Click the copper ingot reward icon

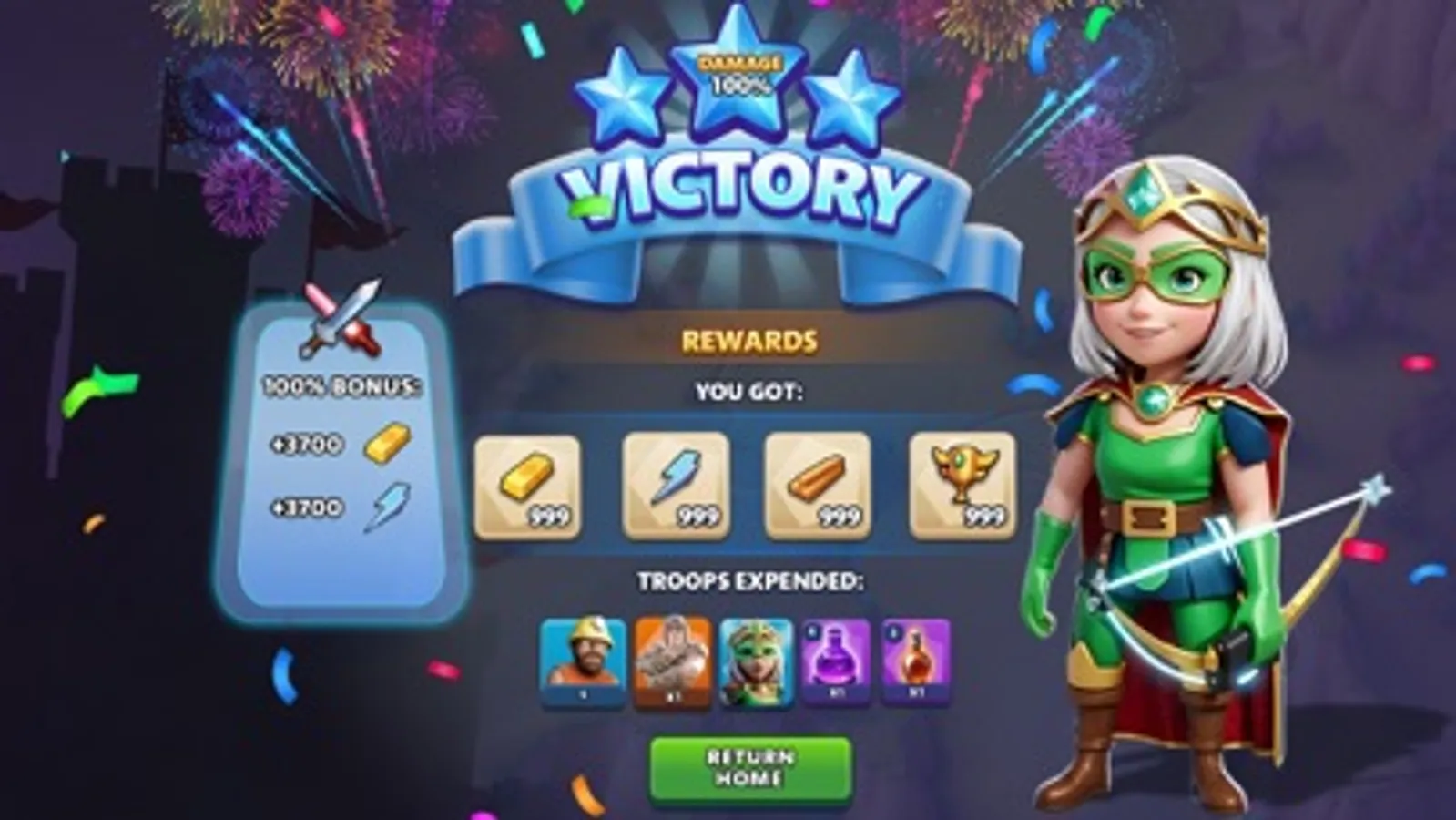[x=817, y=483]
